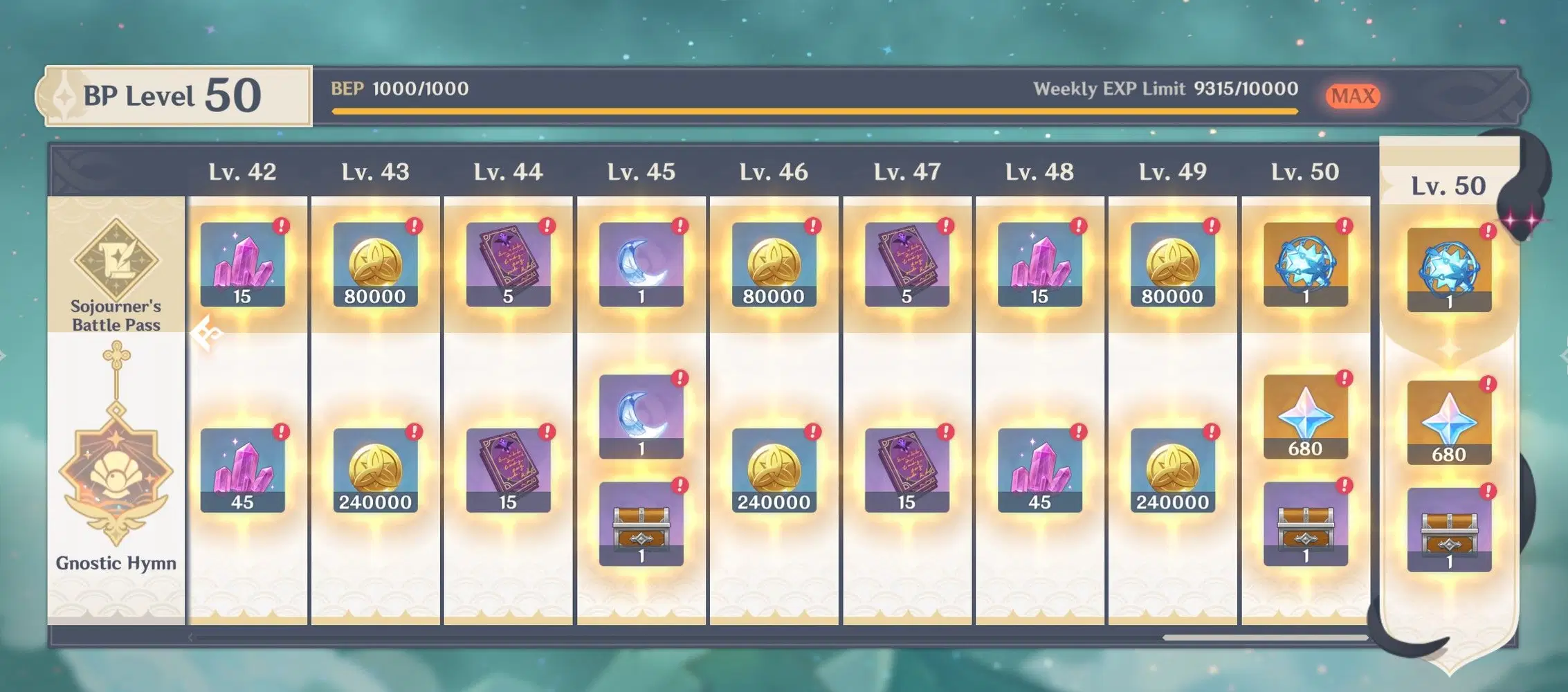The height and width of the screenshot is (692, 1568).
Task: Pick the Lv. 47 reward of 5 books
Action: coord(906,264)
